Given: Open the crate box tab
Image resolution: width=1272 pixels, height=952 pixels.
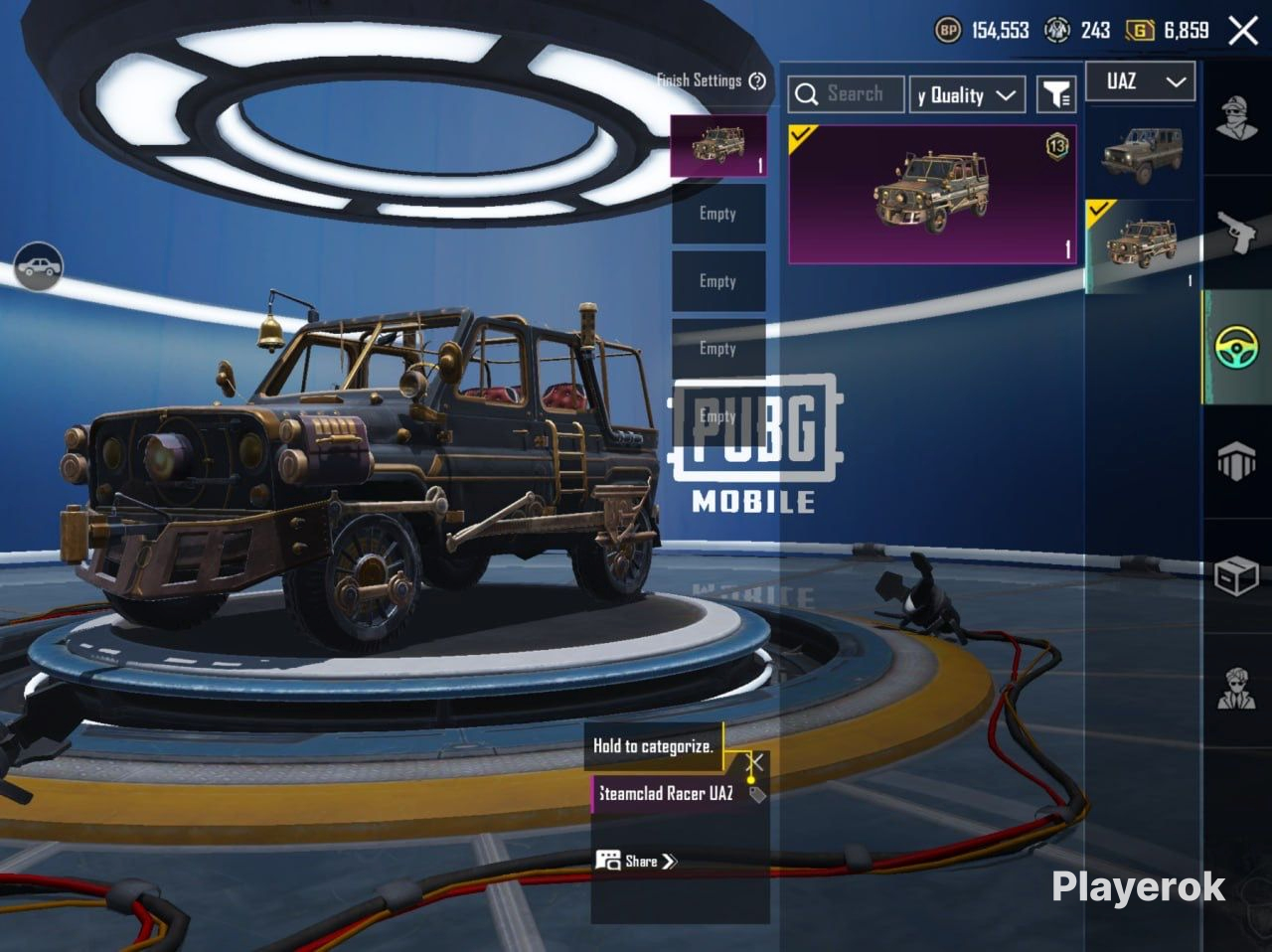Looking at the screenshot, I should tap(1236, 575).
